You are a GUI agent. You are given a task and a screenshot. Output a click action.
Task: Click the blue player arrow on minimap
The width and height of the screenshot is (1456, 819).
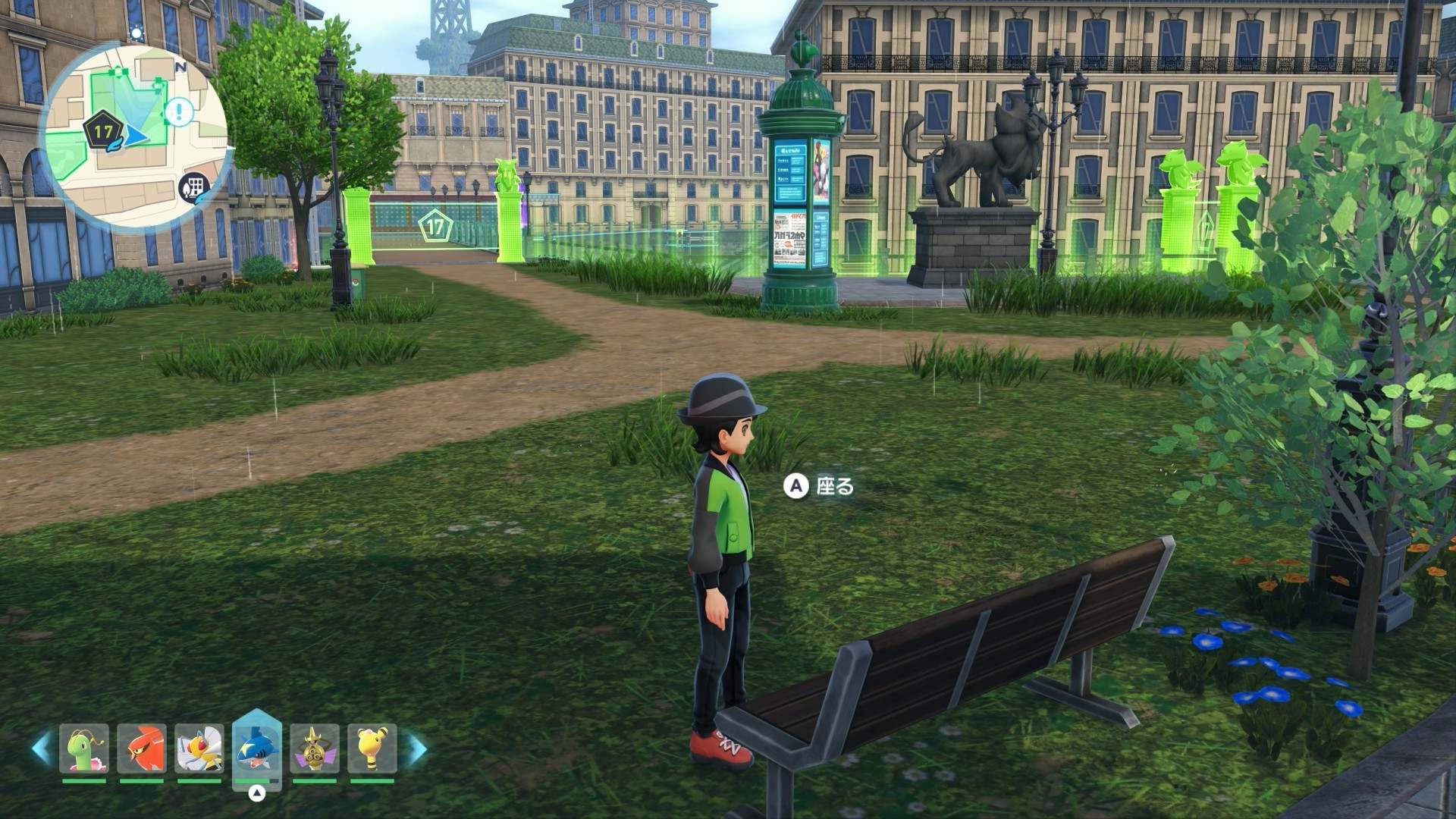pos(136,136)
